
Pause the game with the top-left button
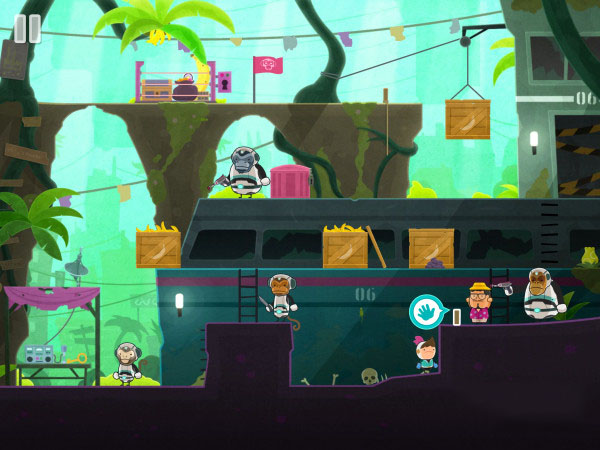click(27, 28)
